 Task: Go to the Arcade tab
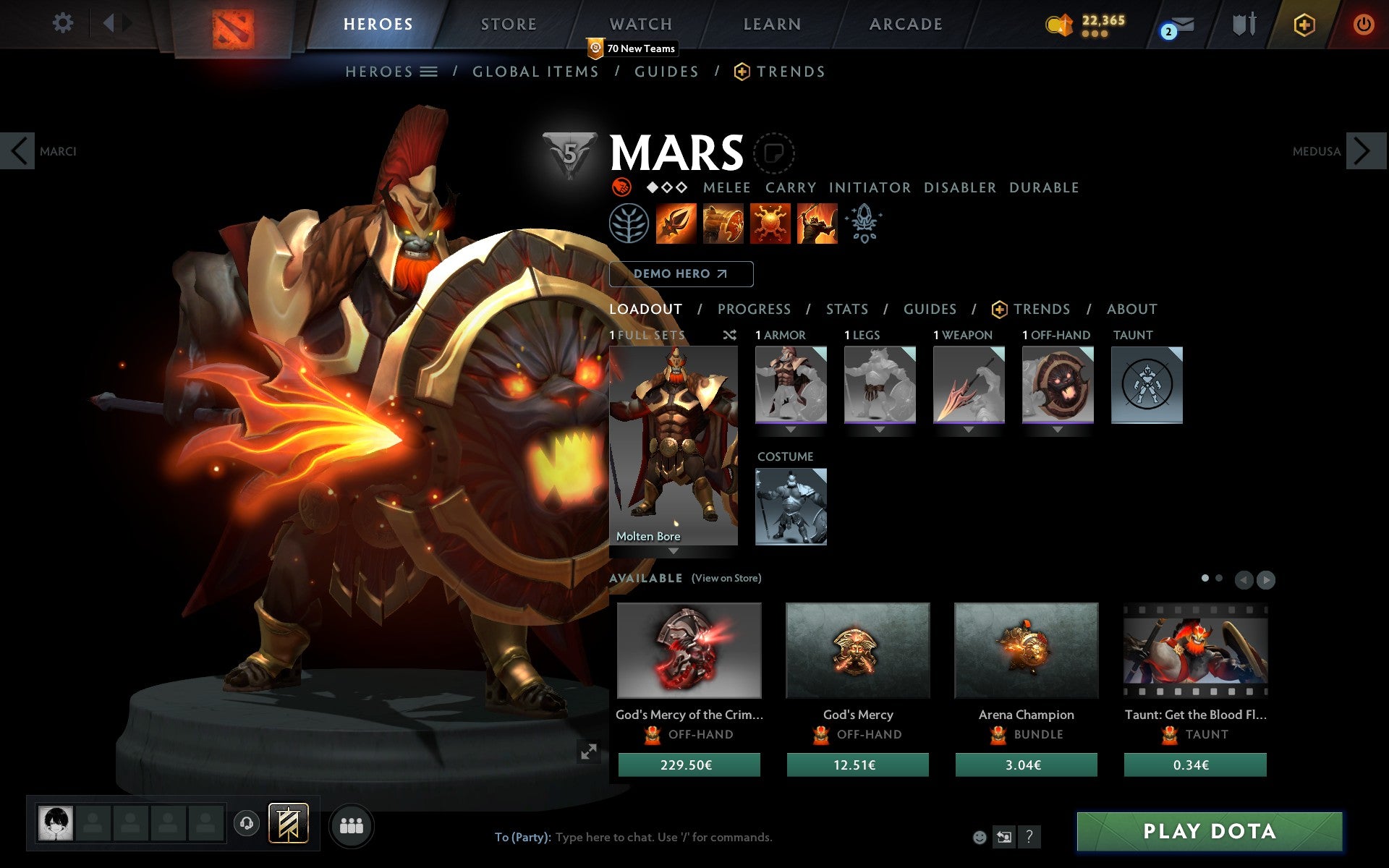click(906, 25)
